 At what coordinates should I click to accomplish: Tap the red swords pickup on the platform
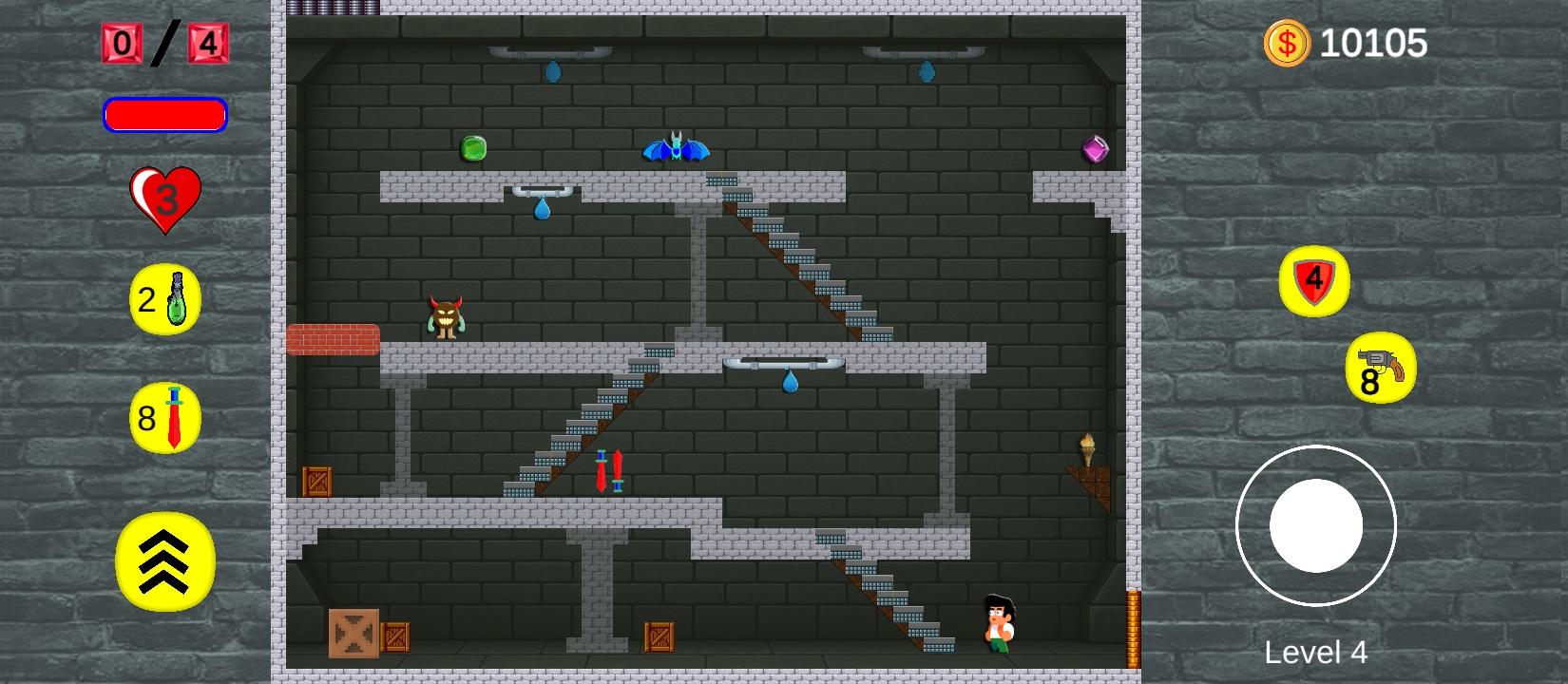610,472
